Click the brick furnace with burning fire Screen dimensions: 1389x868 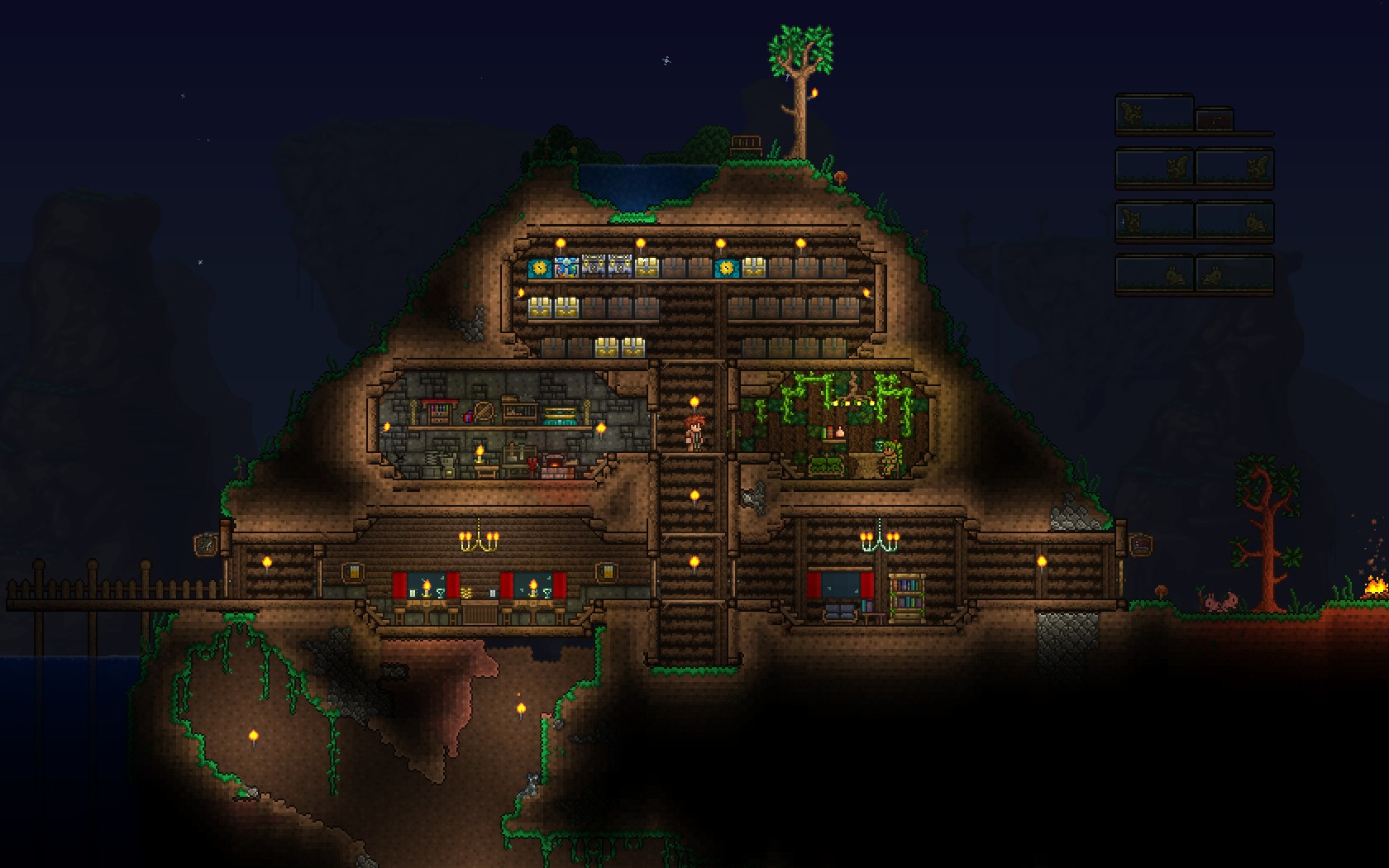coord(556,464)
